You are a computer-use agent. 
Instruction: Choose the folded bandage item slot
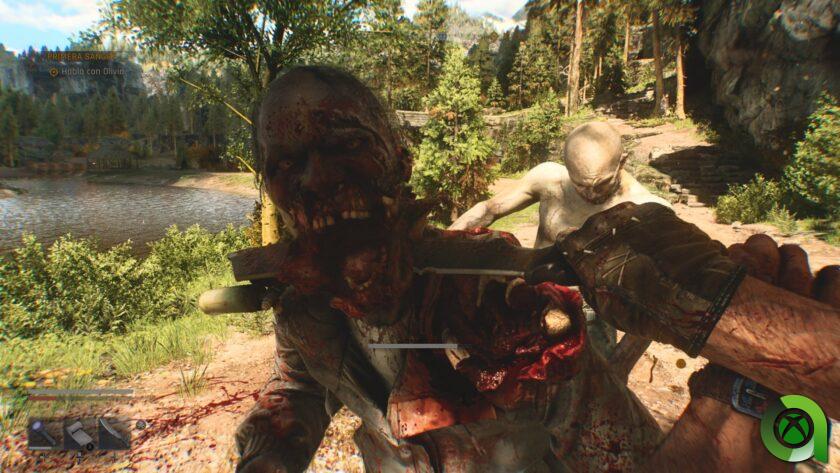[79, 433]
